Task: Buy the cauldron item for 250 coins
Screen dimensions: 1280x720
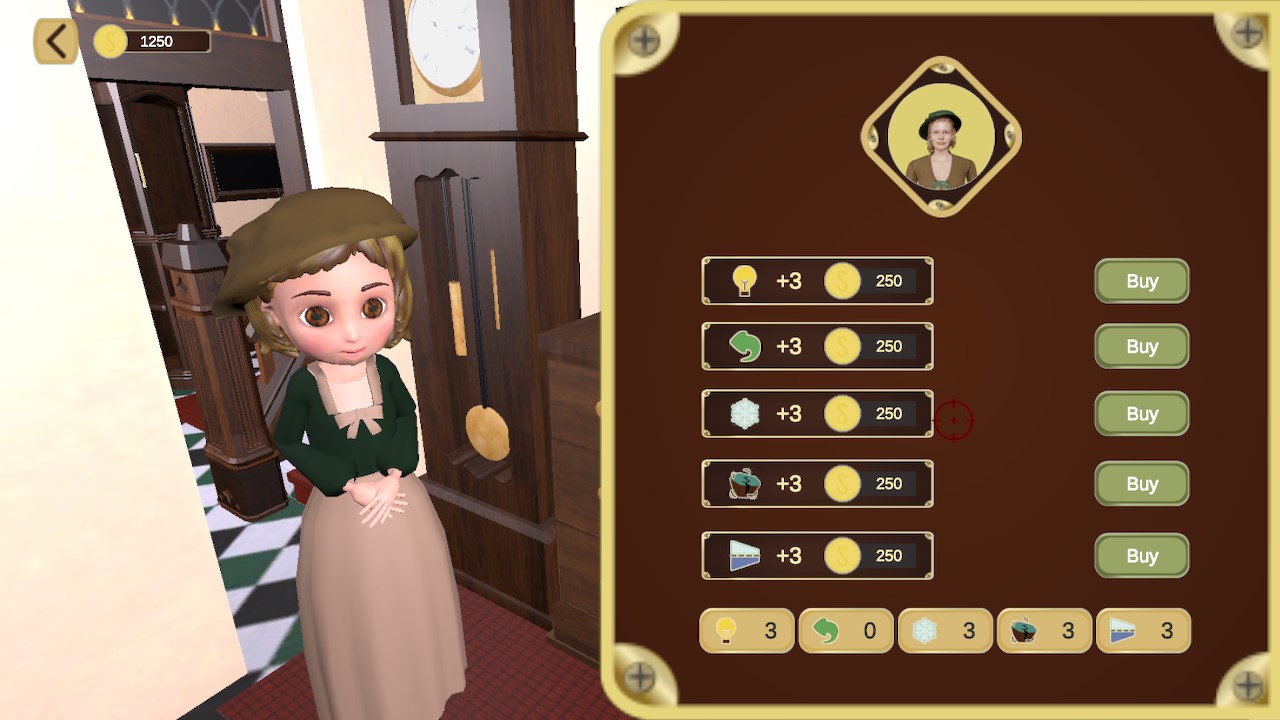Action: 1141,483
